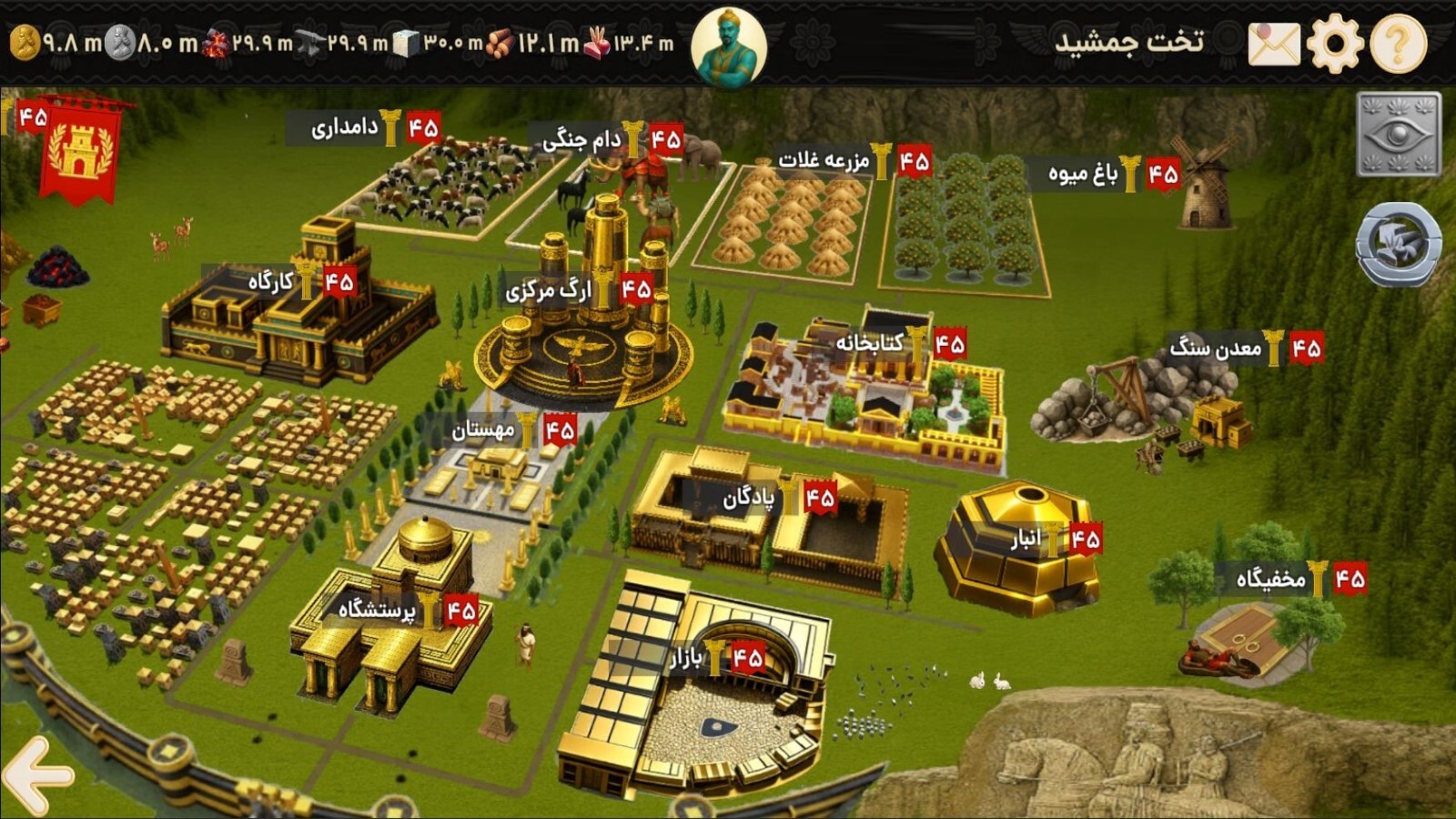The width and height of the screenshot is (1456, 819).
Task: Tap the green-faced ruler avatar portrait
Action: pos(729,45)
